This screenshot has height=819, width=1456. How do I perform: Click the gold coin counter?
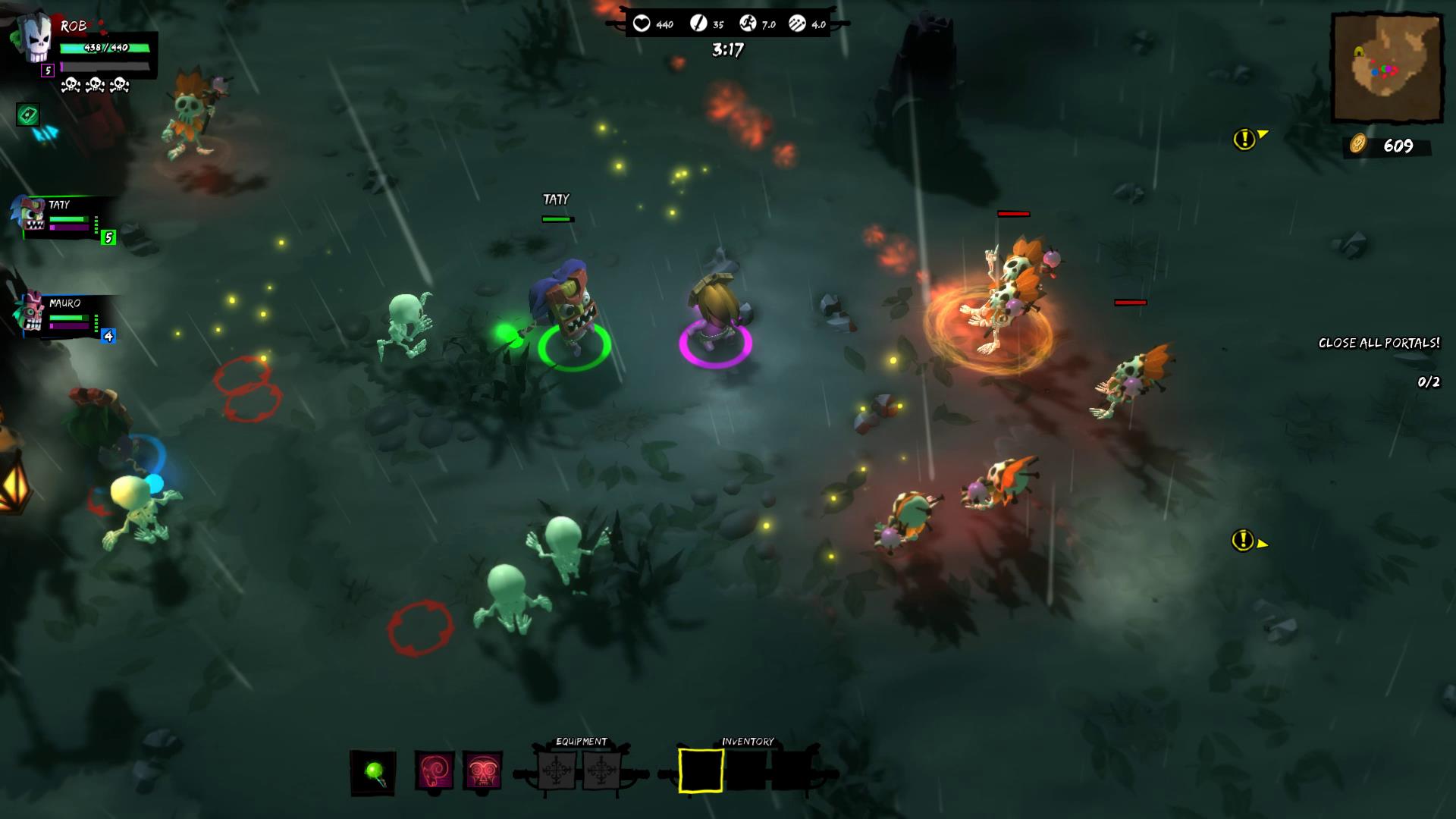point(1386,146)
